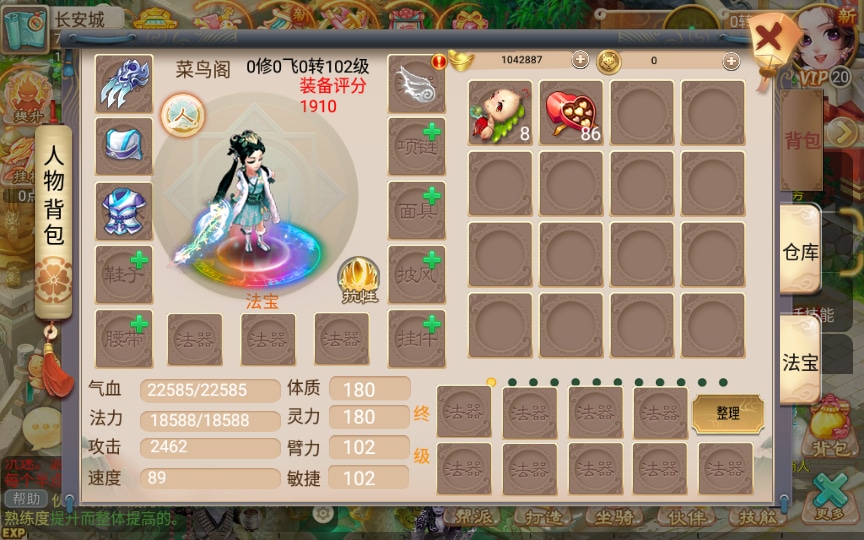Select the chocolate heart box item
The image size is (864, 540).
tap(571, 113)
